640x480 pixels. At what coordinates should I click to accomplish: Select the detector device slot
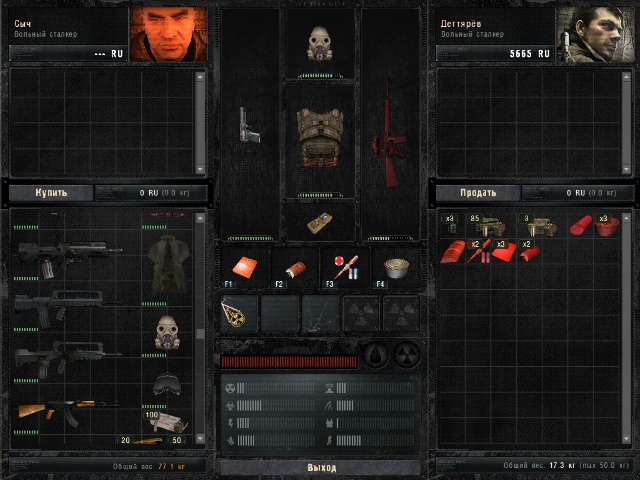[x=322, y=221]
